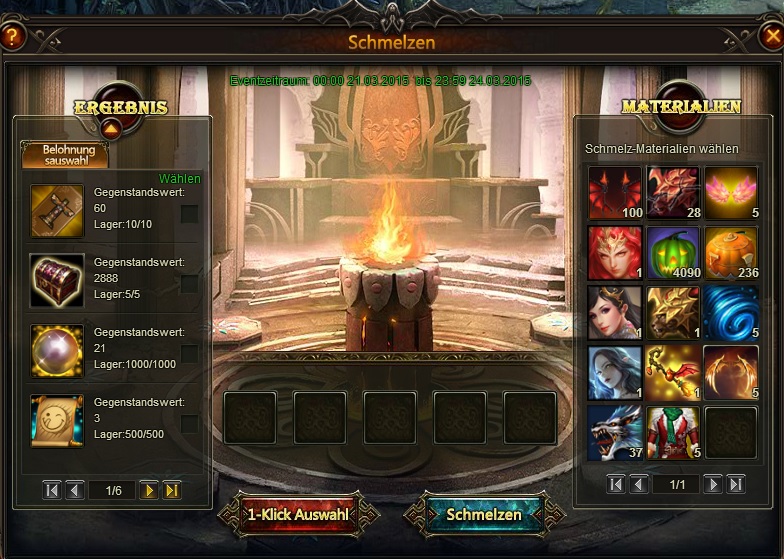Click the Schmelzen smelt button
The height and width of the screenshot is (559, 784).
coord(484,514)
